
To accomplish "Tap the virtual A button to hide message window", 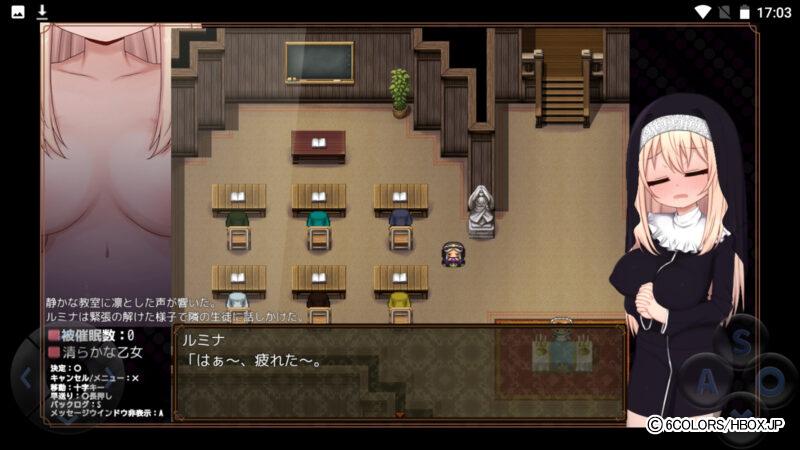I will 707,381.
